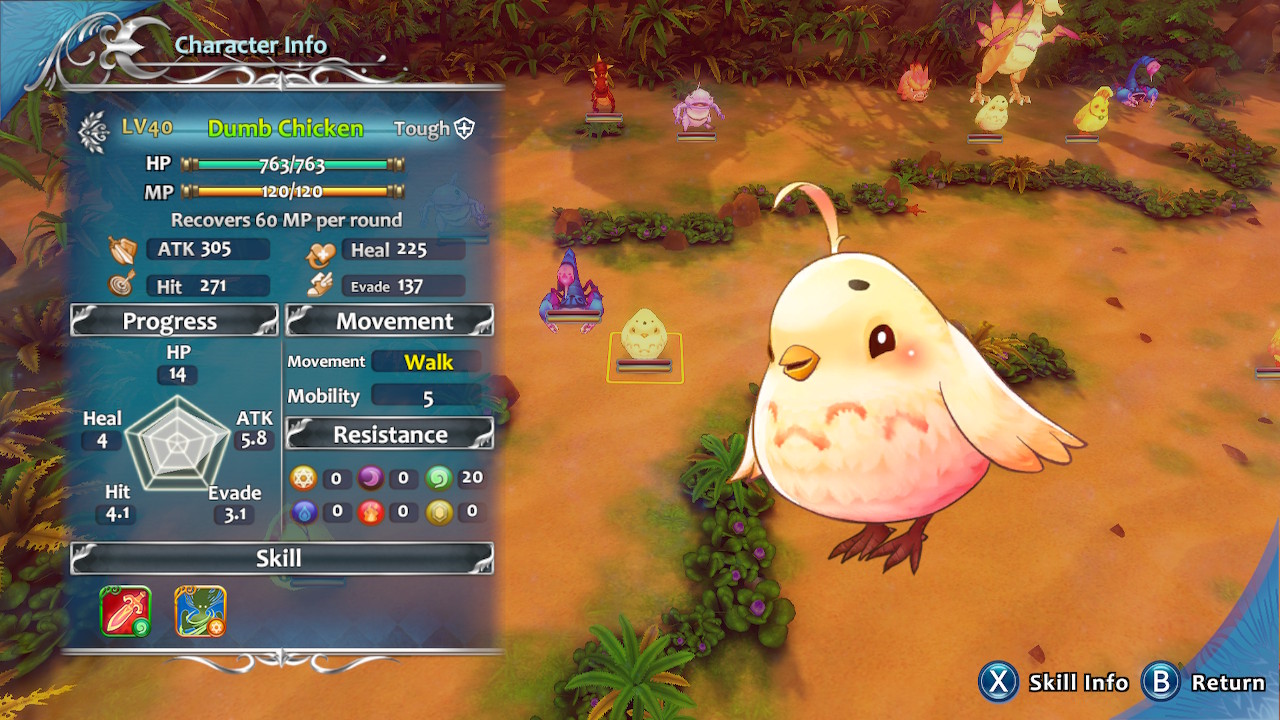Click the highlighted Dumb Chicken unit on the field
Screen dimensions: 1280x720
(x=644, y=342)
